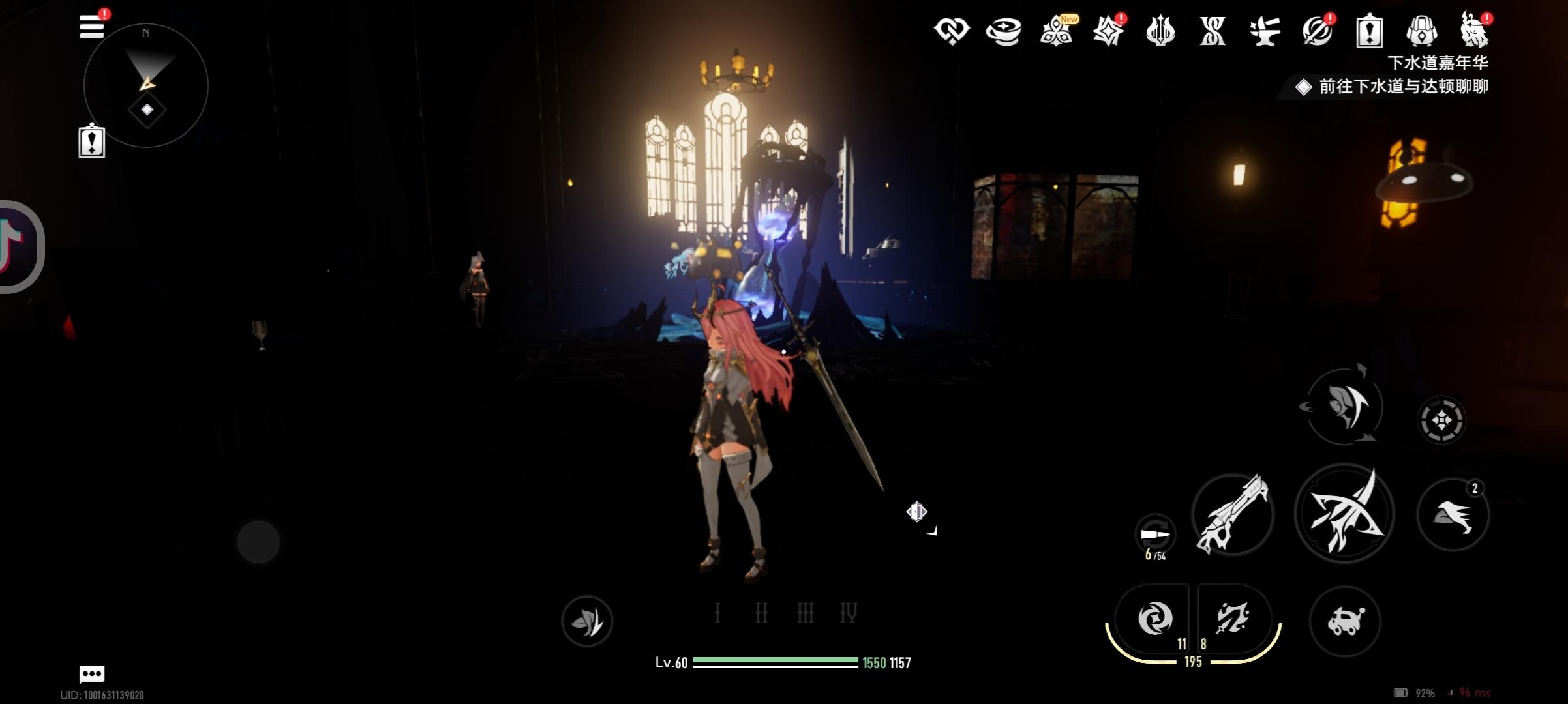This screenshot has height=704, width=1568.
Task: Tap the wing icon button at bottom center
Action: tap(587, 621)
